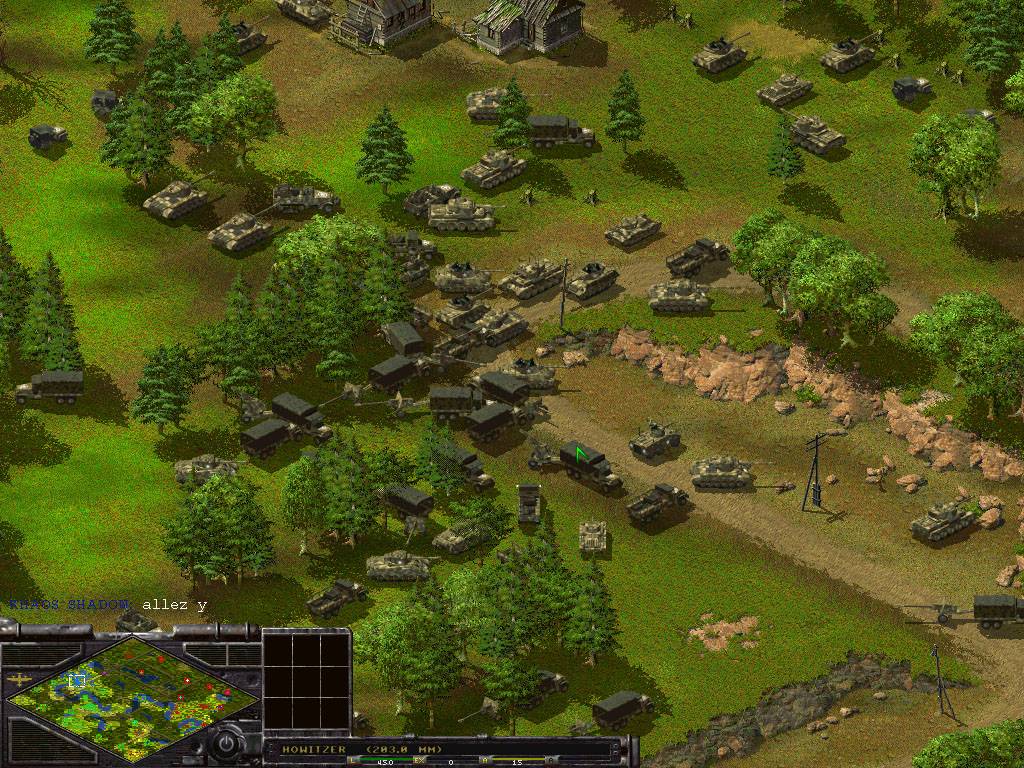Select the yellow airplane icon beside the minimap

pos(19,679)
